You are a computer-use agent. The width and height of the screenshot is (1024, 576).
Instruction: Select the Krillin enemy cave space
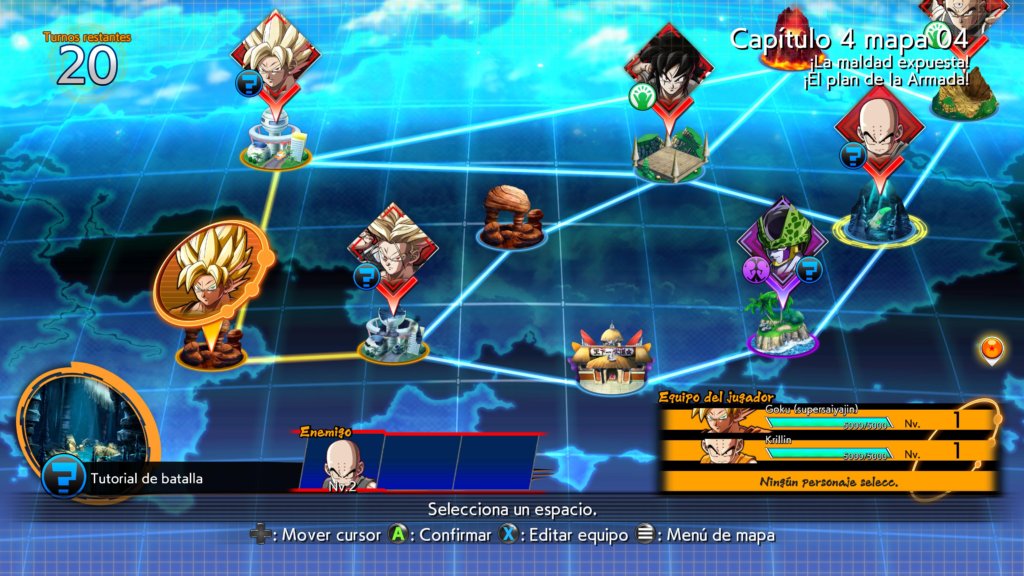pyautogui.click(x=877, y=217)
